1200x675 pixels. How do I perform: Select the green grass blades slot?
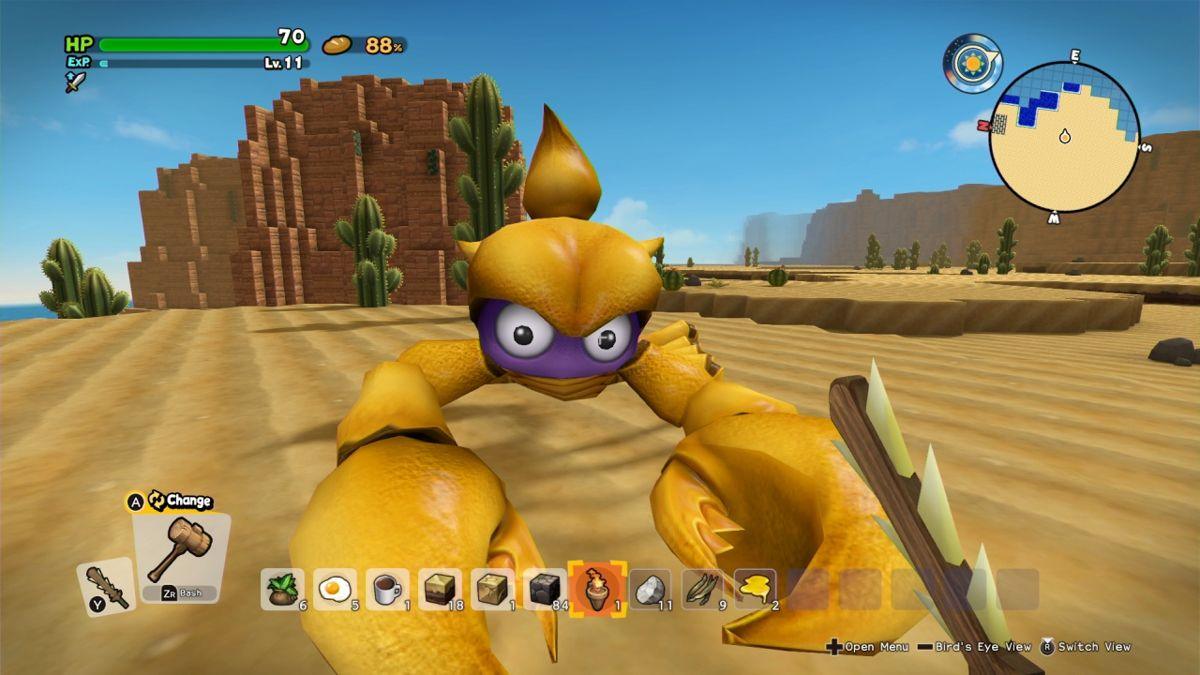[x=702, y=589]
